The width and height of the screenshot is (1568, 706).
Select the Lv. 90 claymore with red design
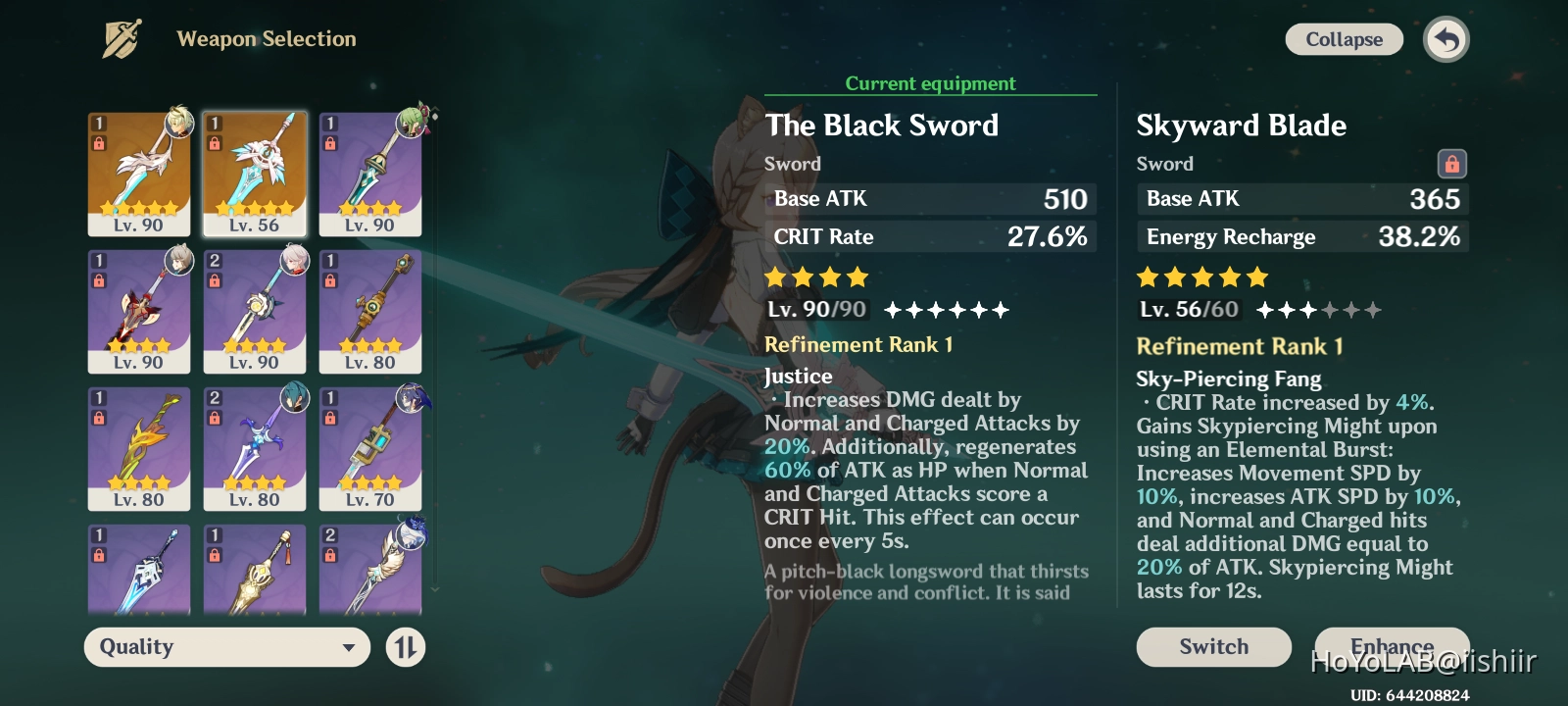139,312
